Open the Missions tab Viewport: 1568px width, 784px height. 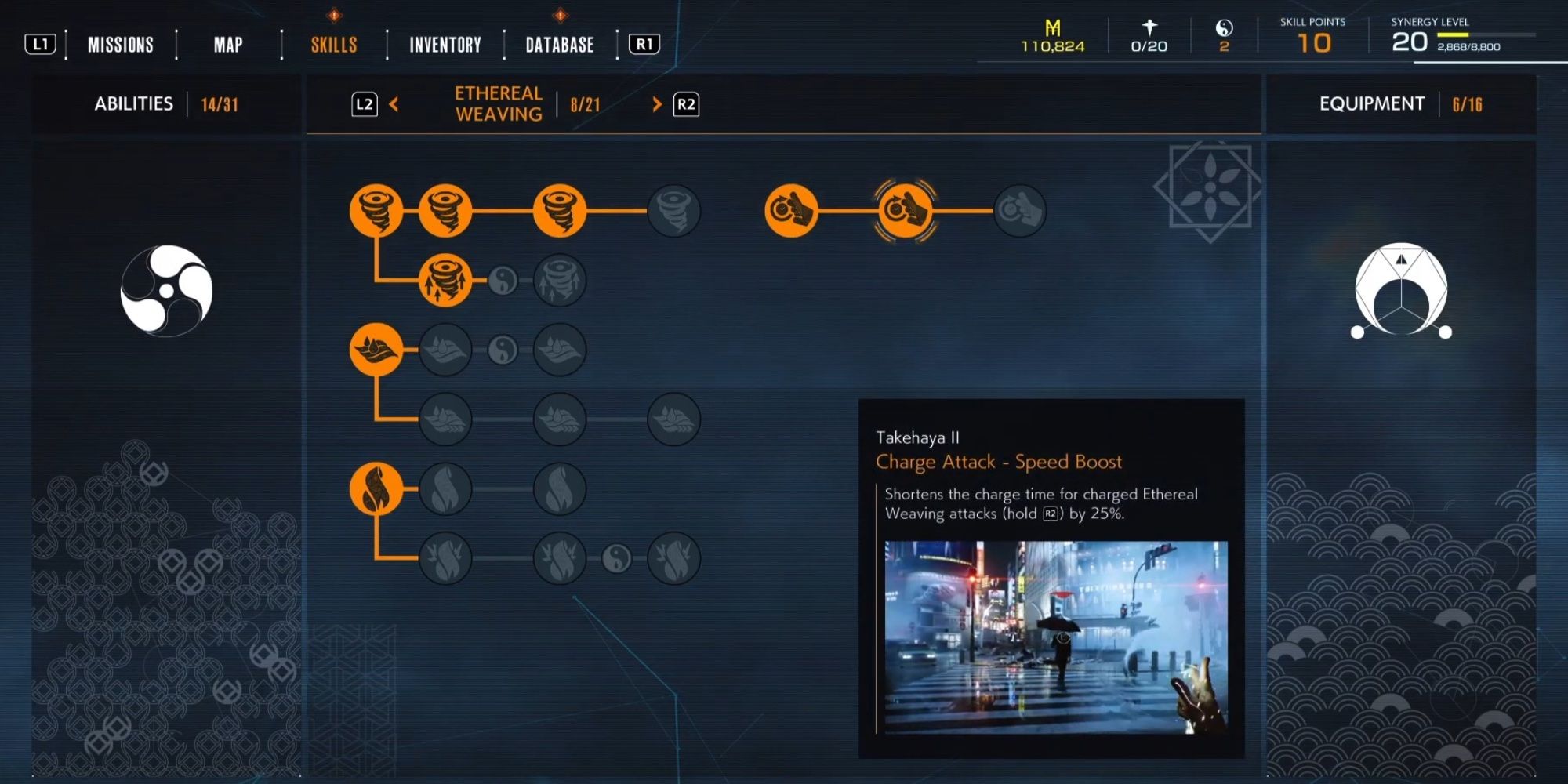(120, 45)
